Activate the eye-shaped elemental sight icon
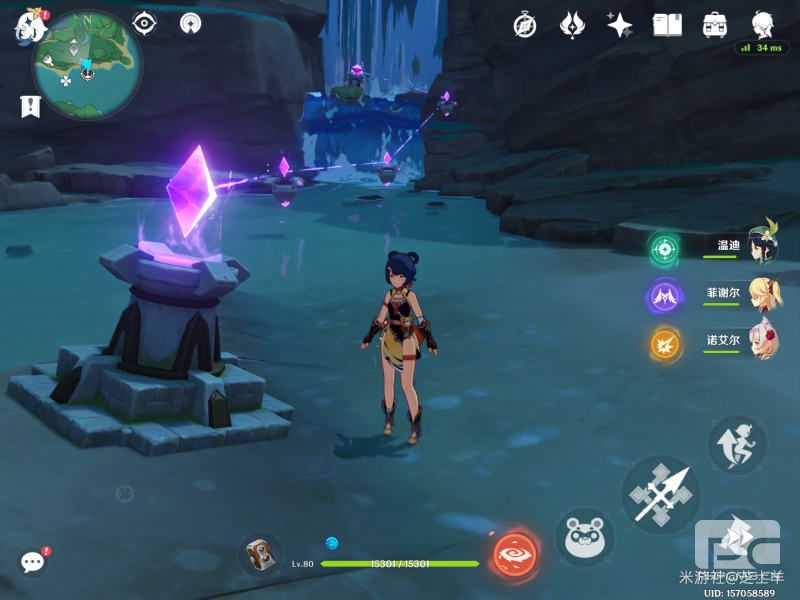This screenshot has width=800, height=600. pos(145,22)
